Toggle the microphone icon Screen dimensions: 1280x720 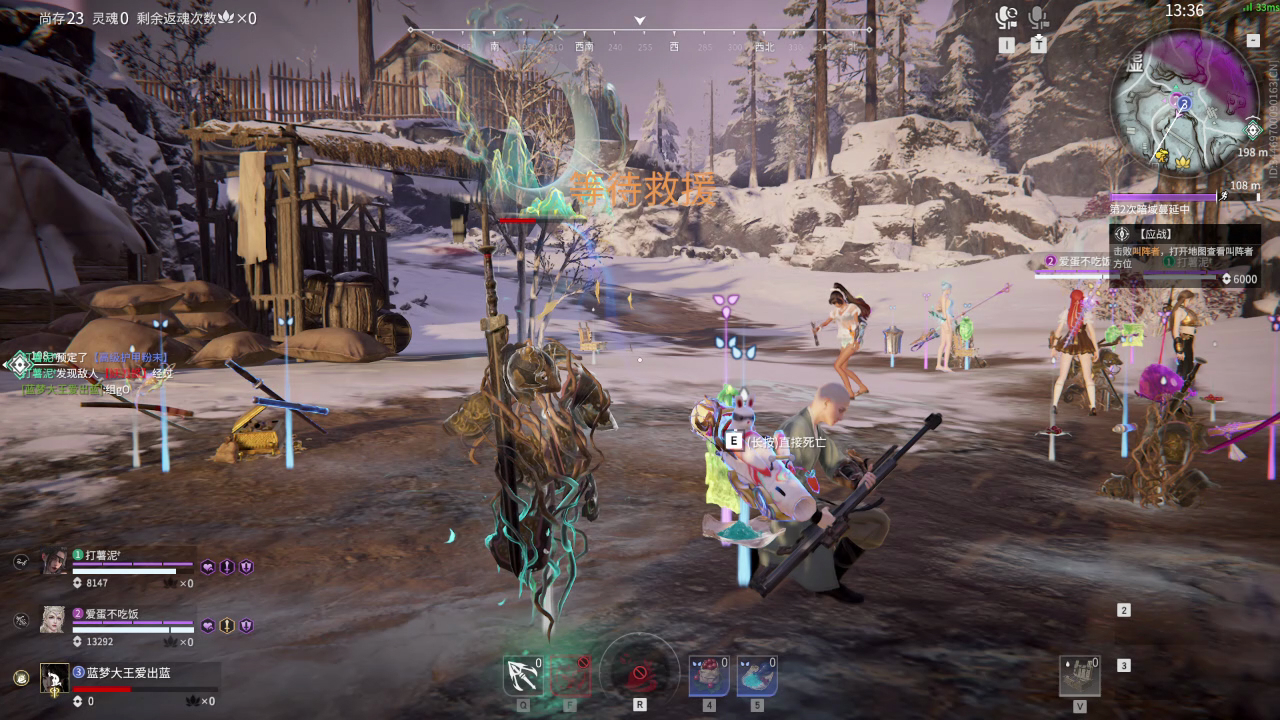click(1039, 18)
